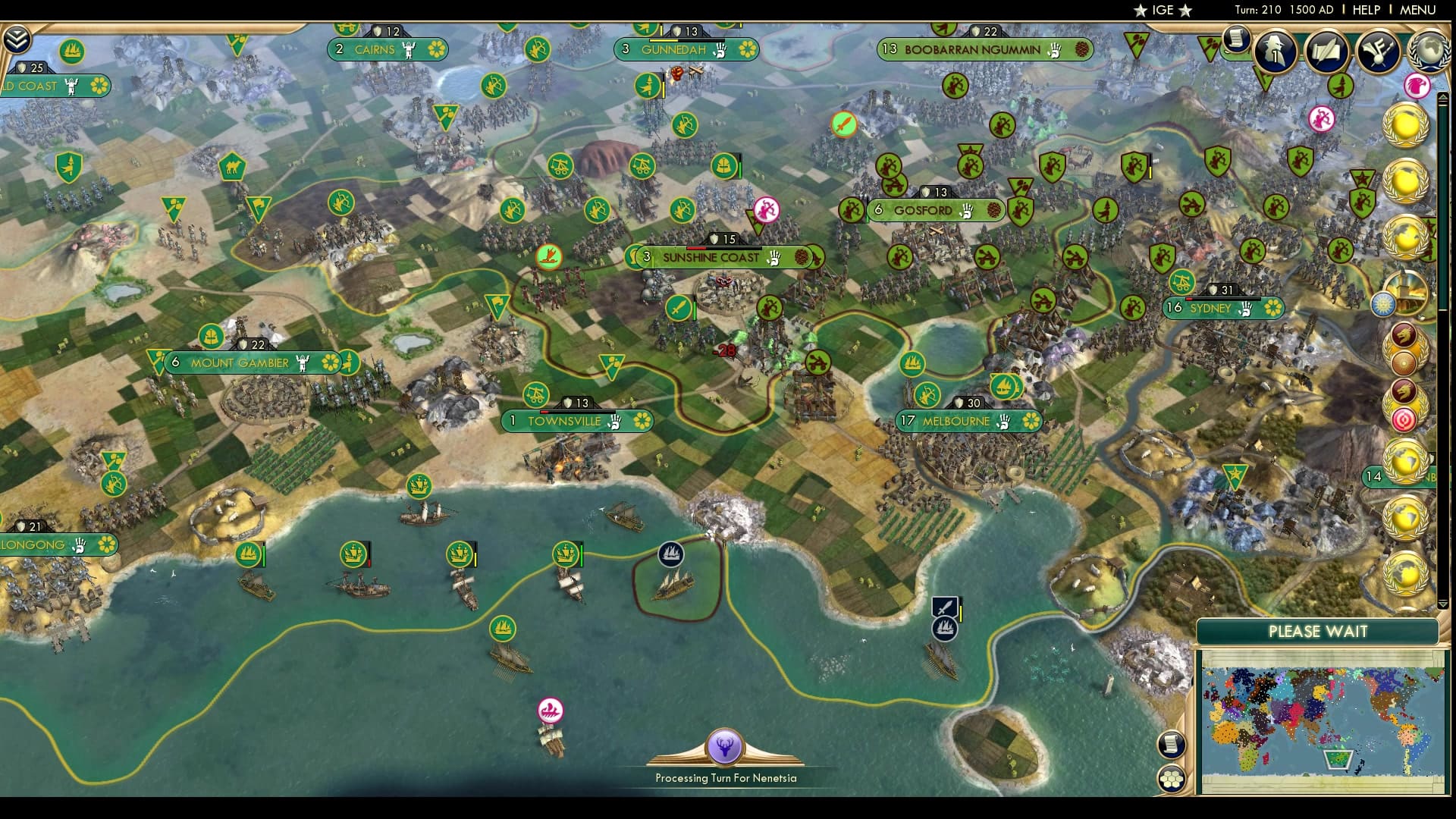
Task: Open the notification log scroll icon
Action: tap(1236, 38)
